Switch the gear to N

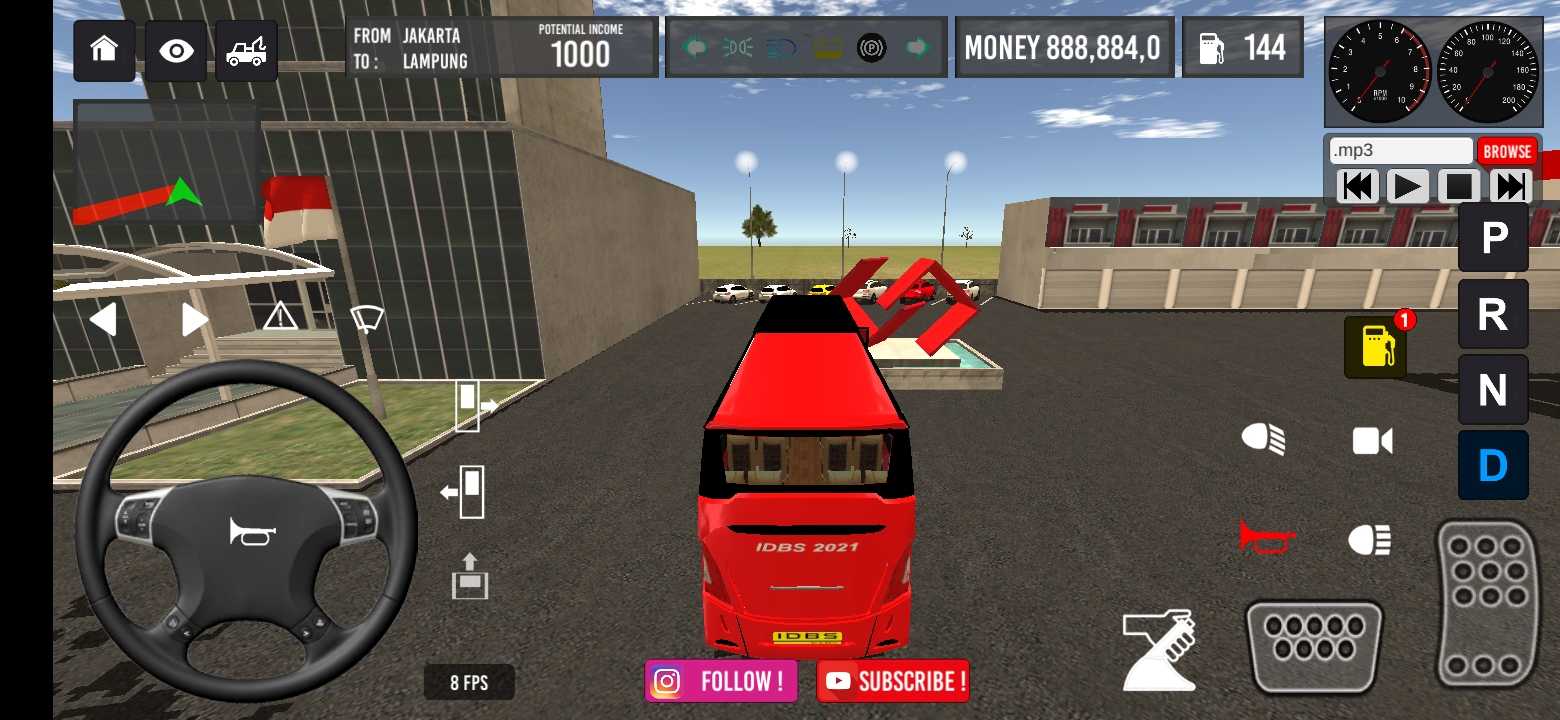[1493, 390]
